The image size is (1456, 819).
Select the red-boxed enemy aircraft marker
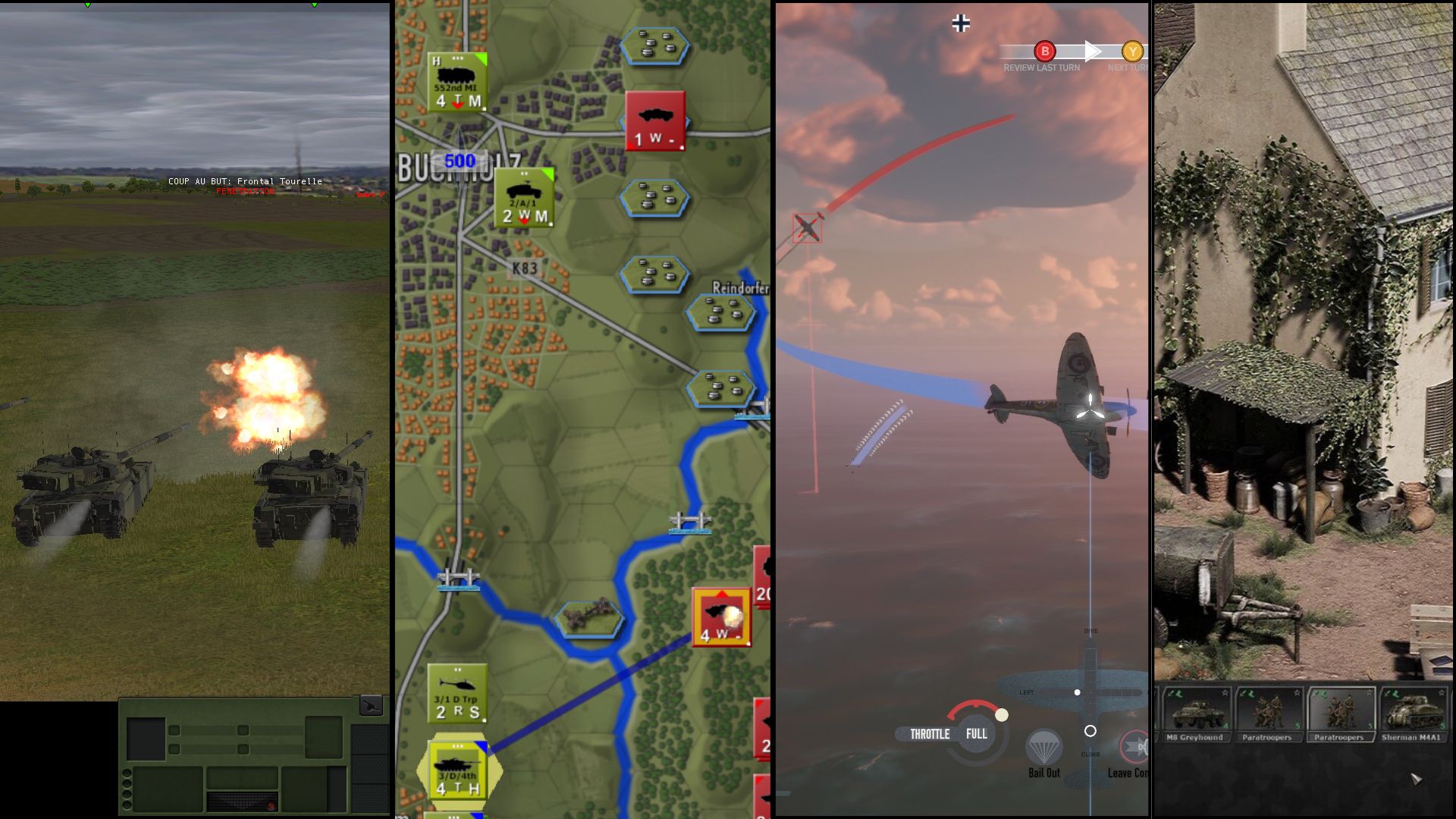(x=807, y=227)
